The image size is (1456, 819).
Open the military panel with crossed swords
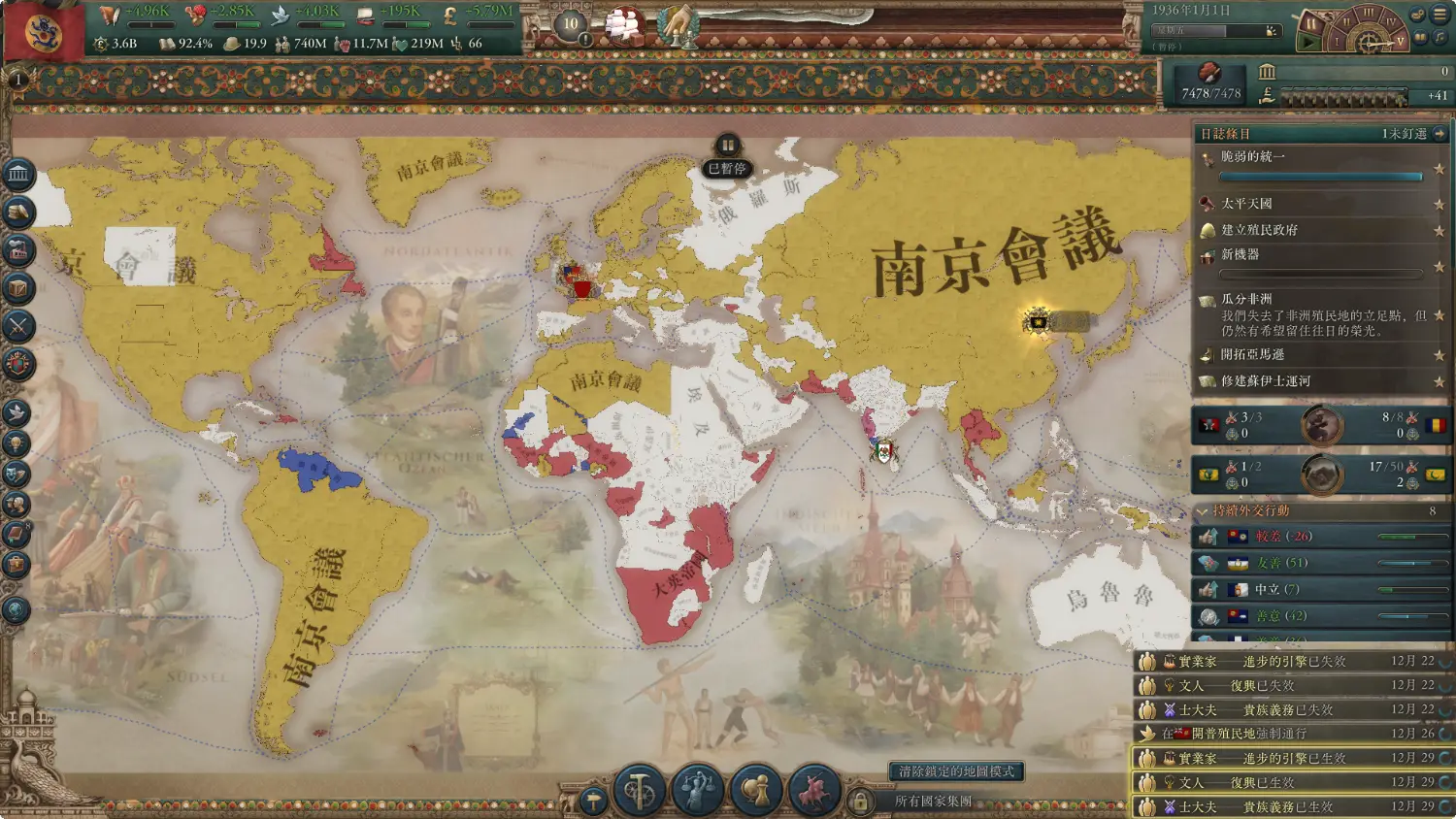18,326
